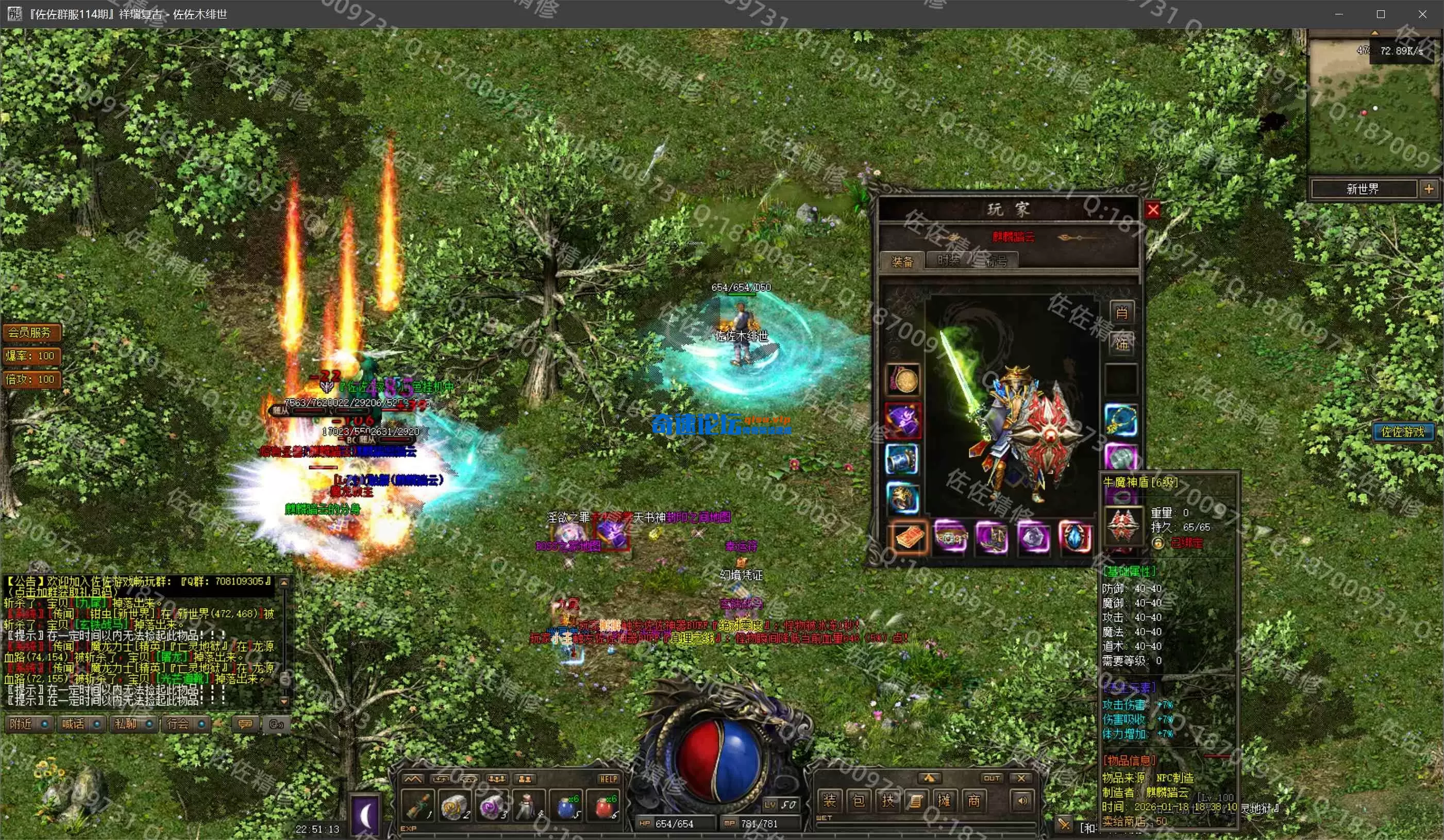Open the HELP menu
Viewport: 1444px width, 840px height.
[608, 779]
